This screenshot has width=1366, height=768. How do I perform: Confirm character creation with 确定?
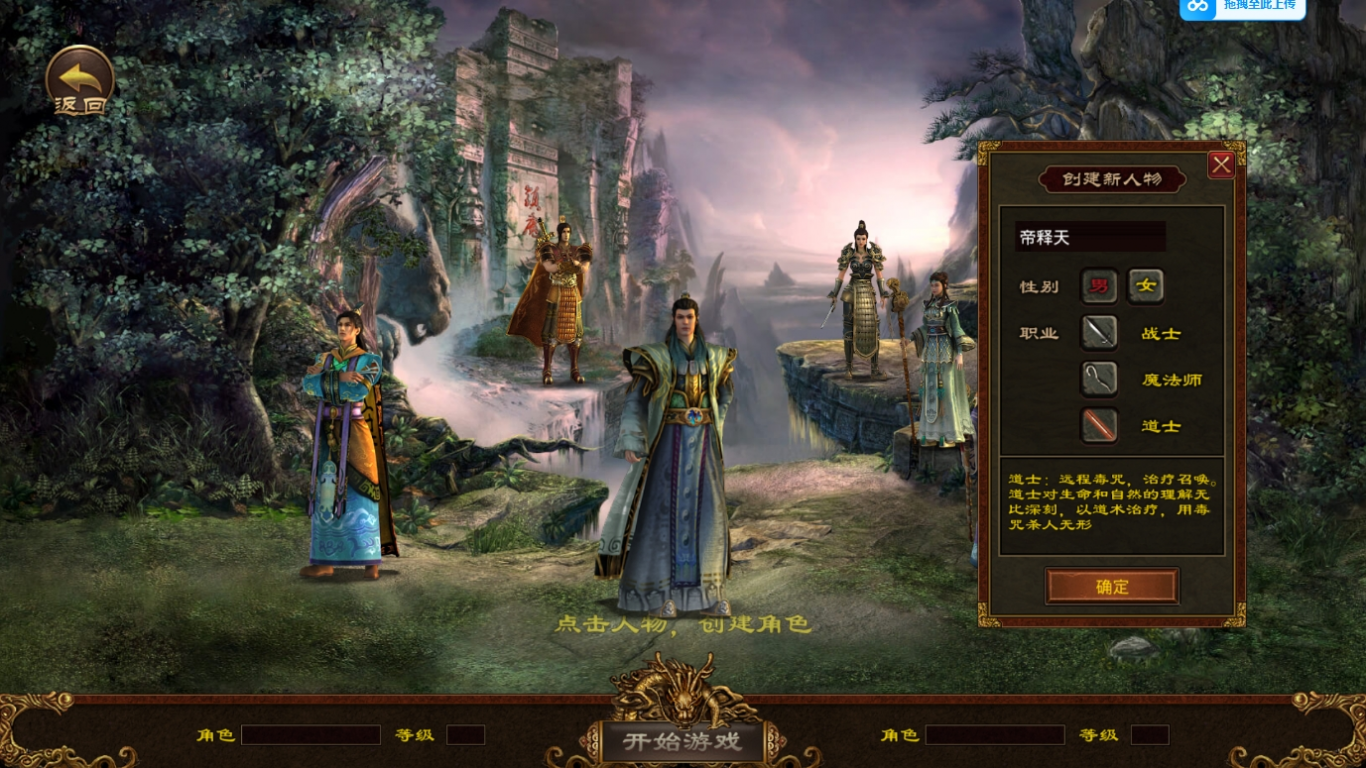click(x=1112, y=587)
